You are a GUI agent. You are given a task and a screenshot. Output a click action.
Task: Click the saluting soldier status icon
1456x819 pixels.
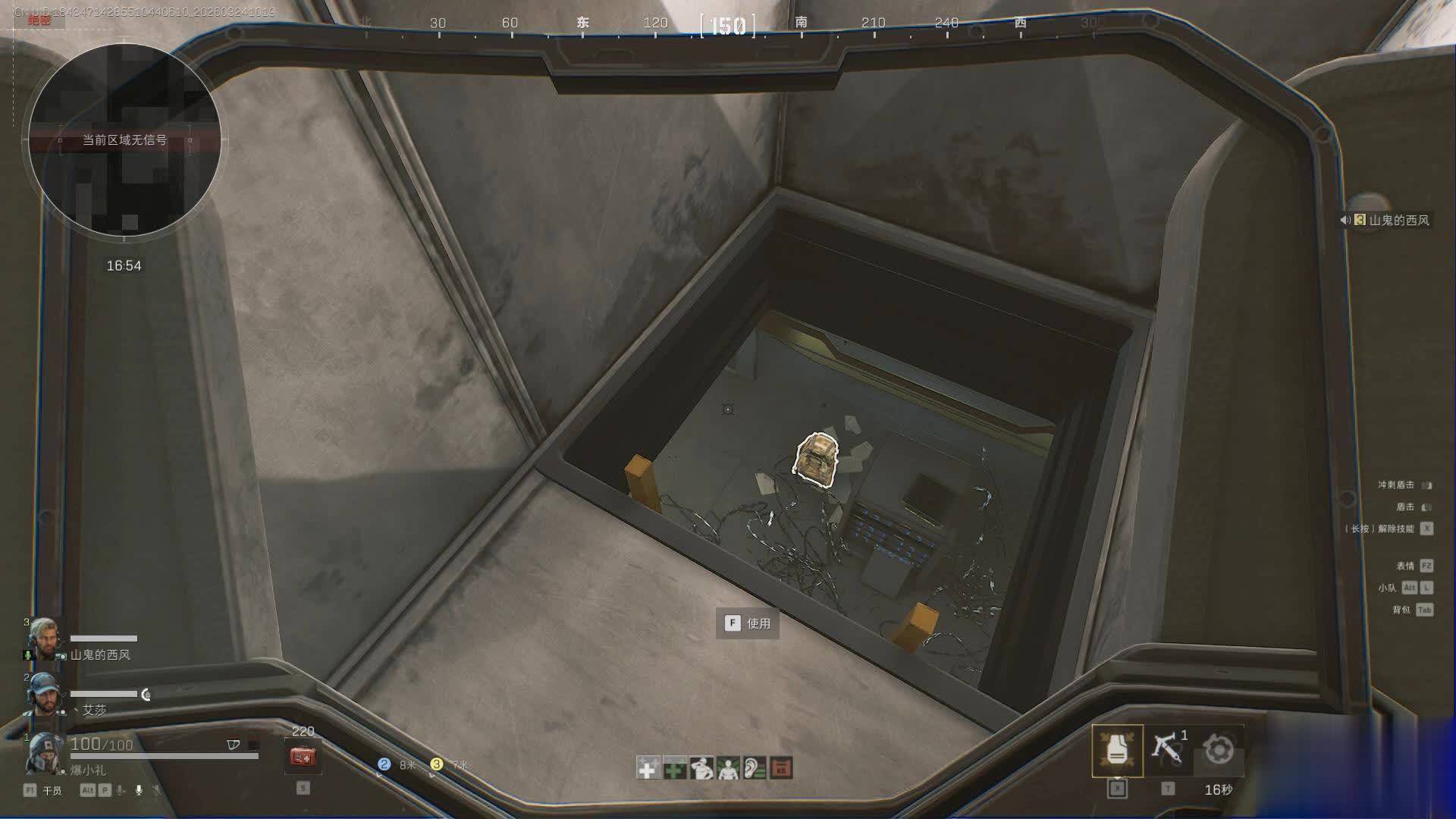click(x=701, y=768)
